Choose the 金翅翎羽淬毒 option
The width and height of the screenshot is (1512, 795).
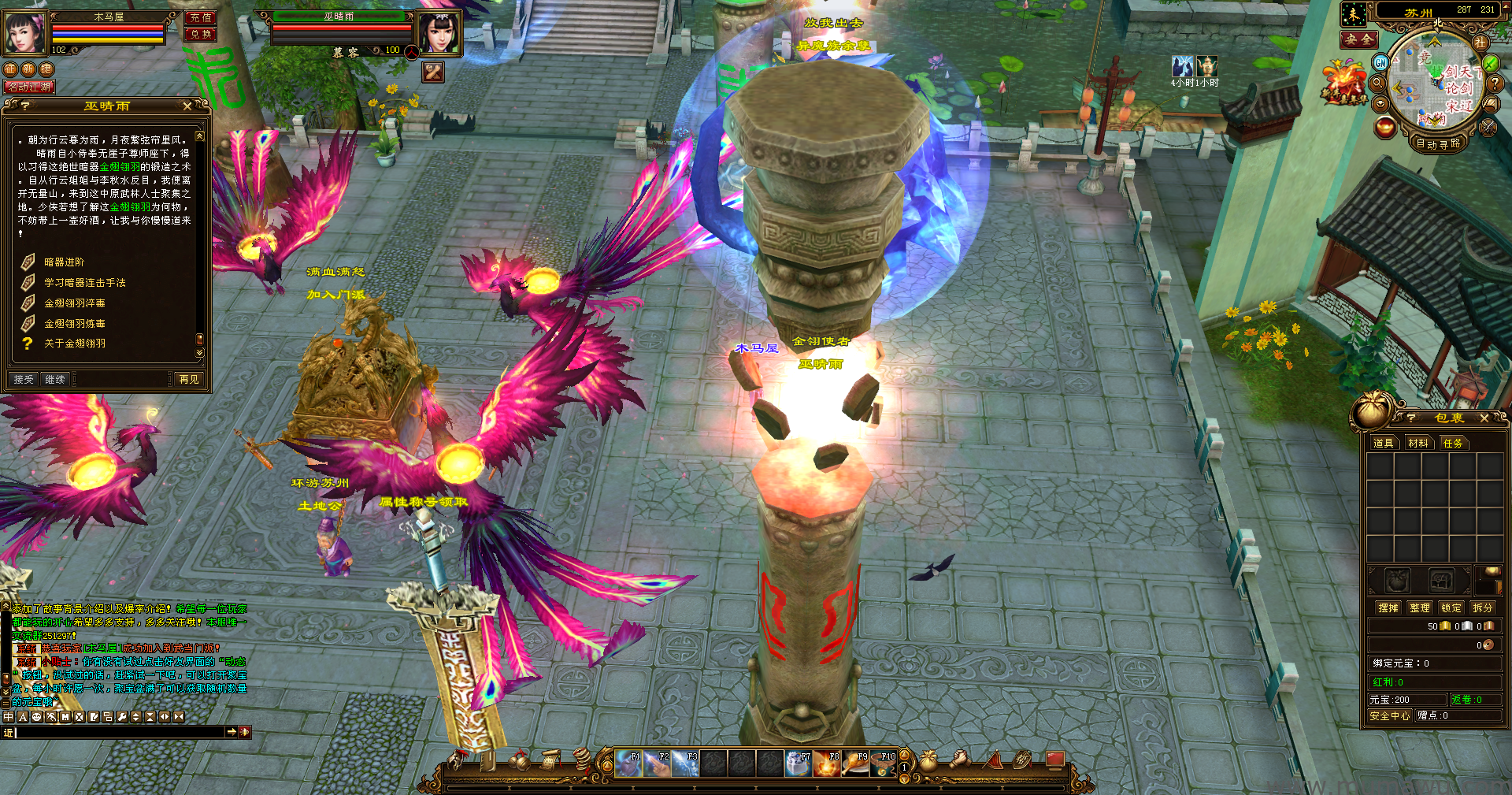pos(74,303)
